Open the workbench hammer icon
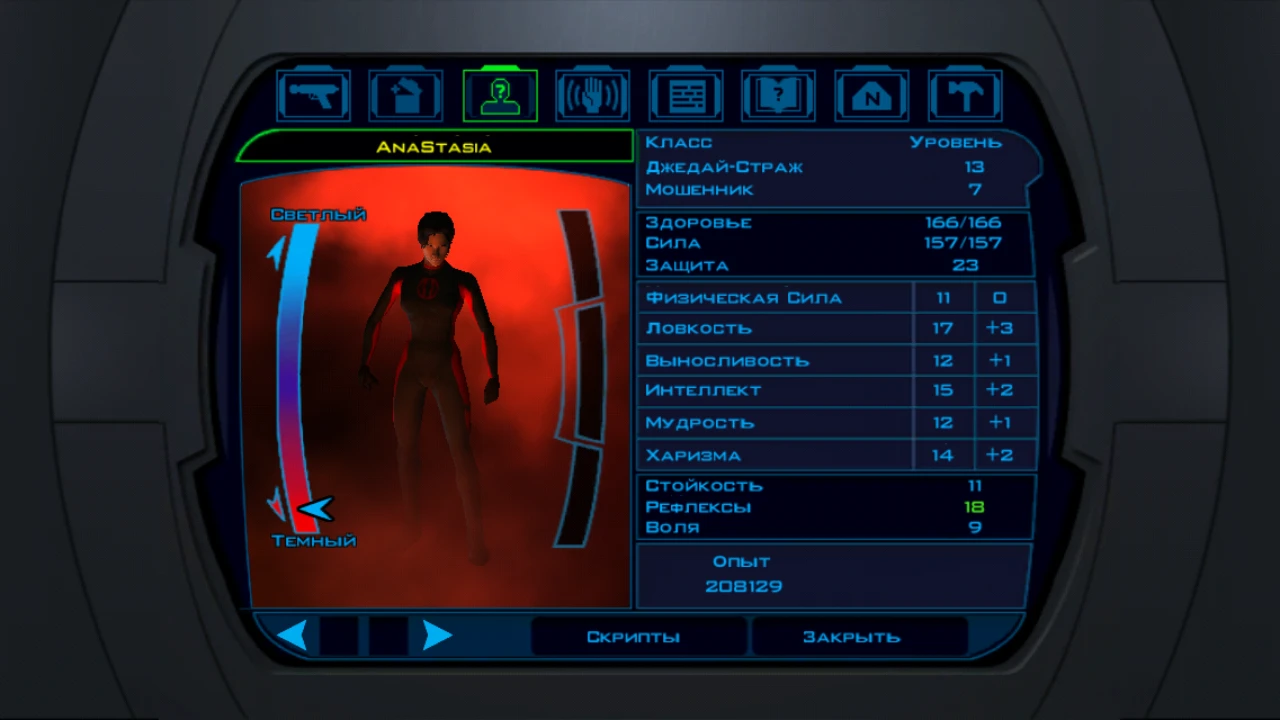 [964, 93]
